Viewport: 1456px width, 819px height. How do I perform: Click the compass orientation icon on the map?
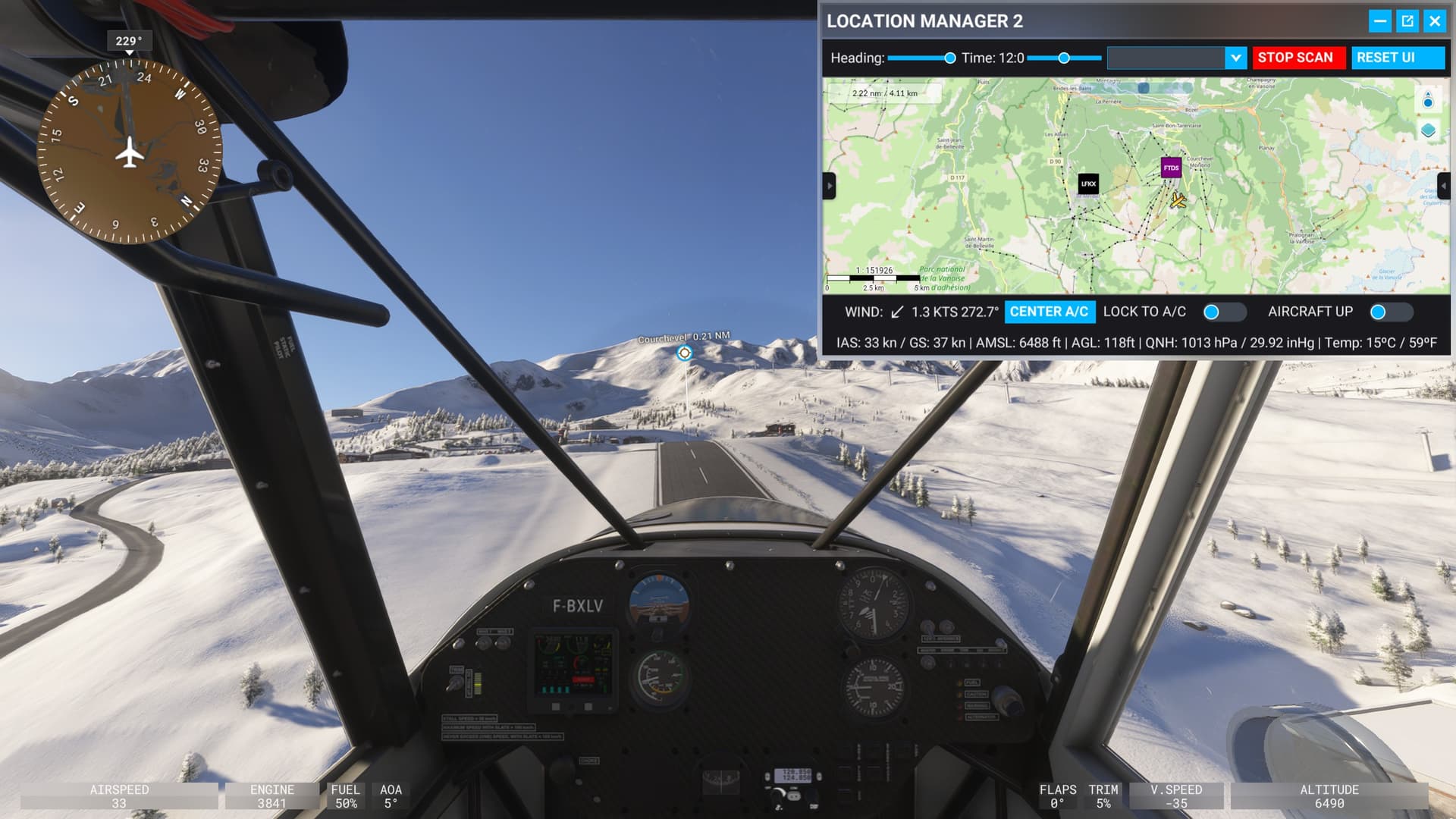(x=1426, y=98)
